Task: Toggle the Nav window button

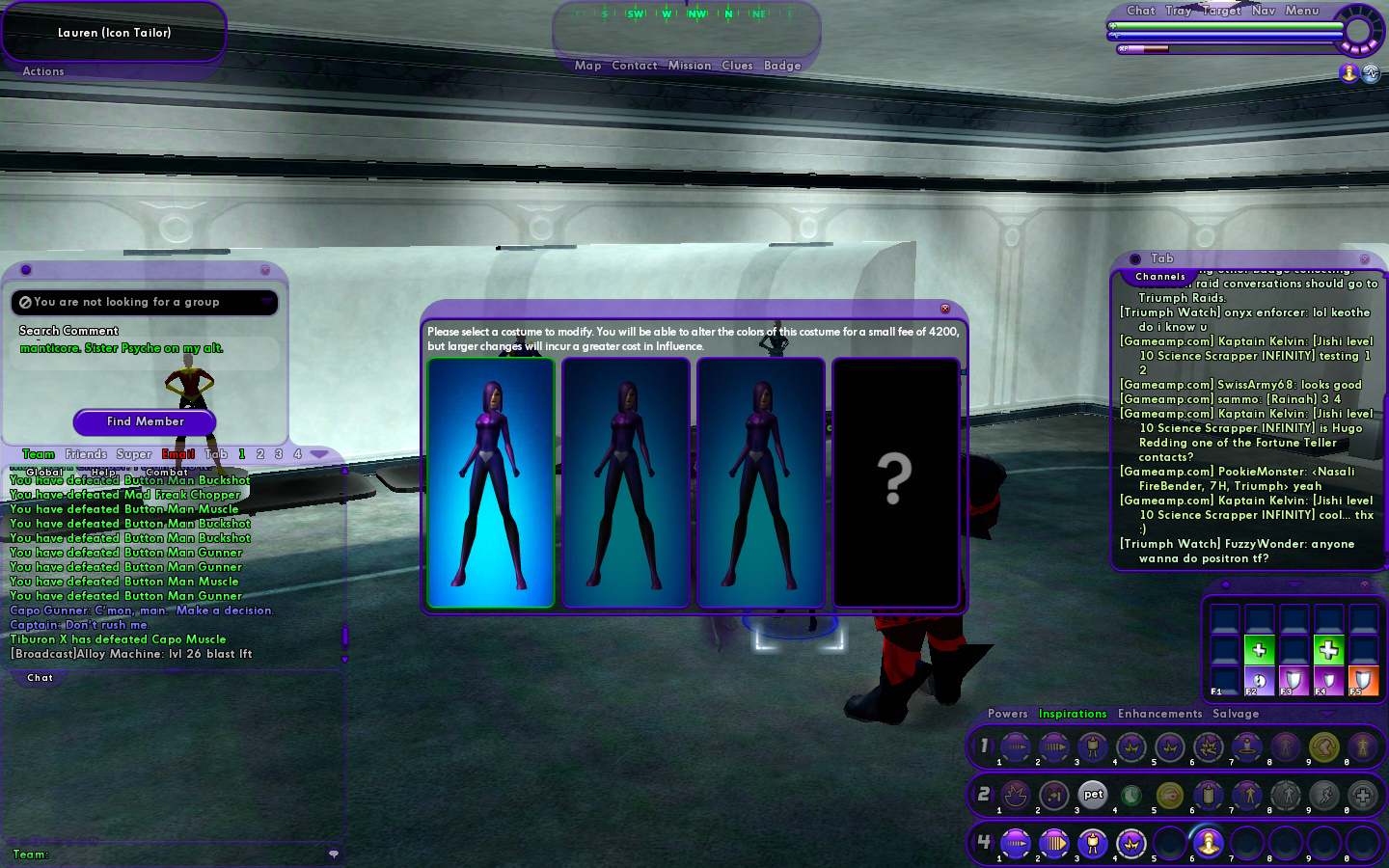Action: [1263, 11]
